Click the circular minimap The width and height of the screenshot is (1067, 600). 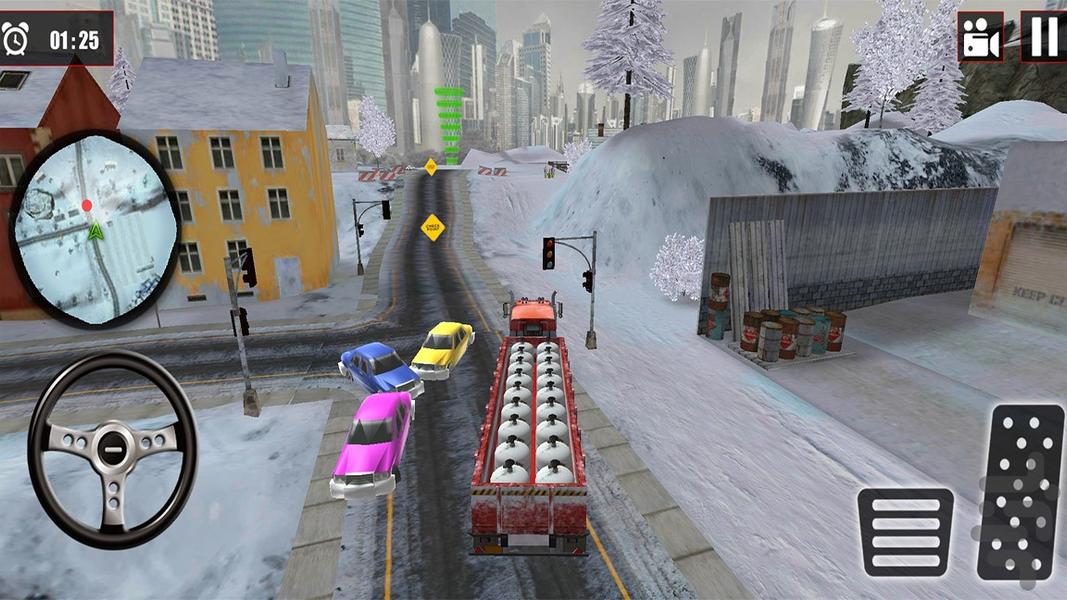point(95,229)
